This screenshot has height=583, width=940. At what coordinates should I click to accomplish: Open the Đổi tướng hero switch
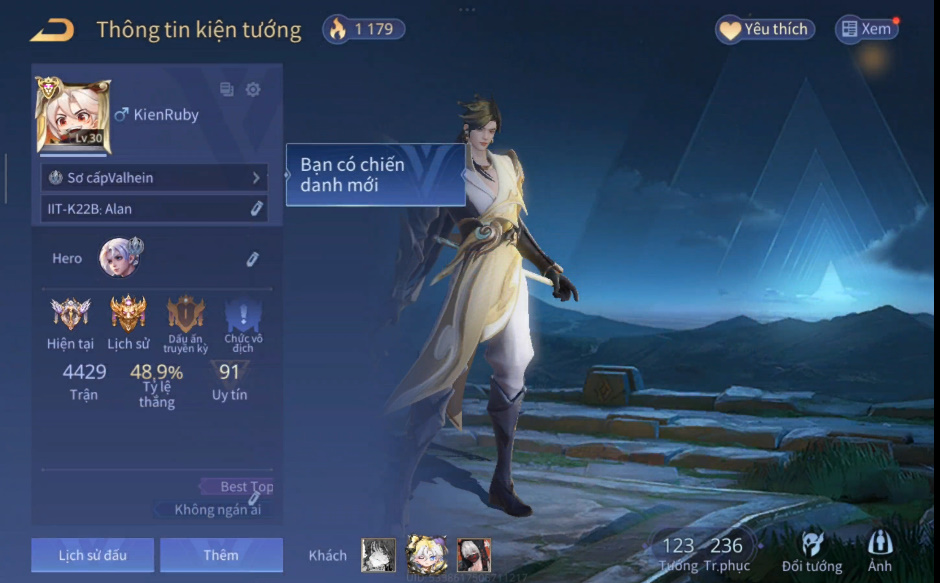[812, 552]
